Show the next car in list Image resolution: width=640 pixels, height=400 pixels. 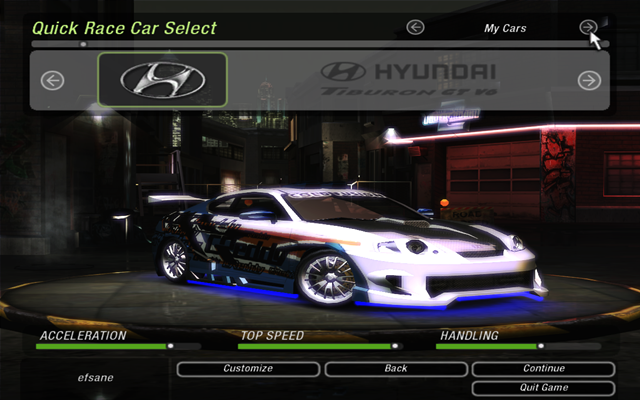pos(589,80)
